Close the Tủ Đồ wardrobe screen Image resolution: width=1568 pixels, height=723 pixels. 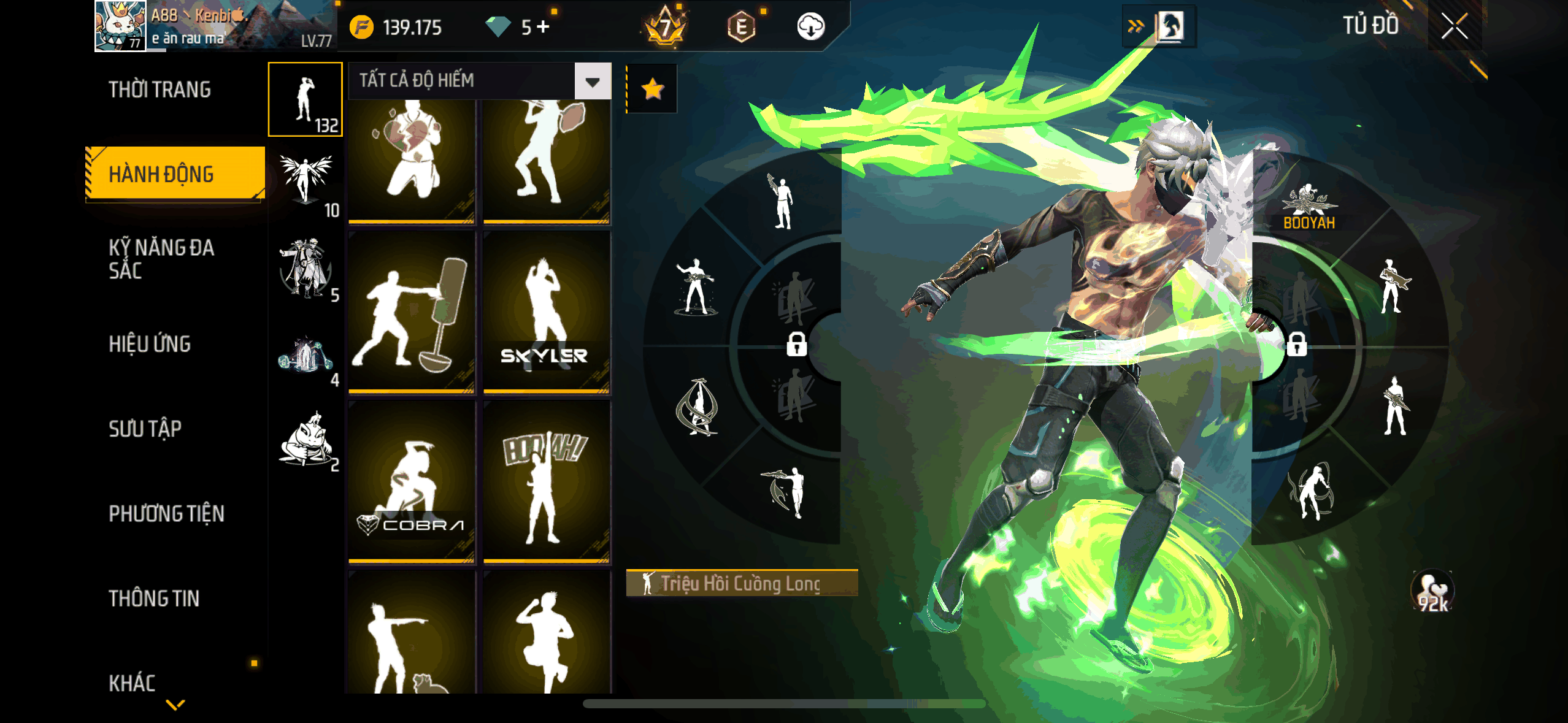click(1454, 26)
